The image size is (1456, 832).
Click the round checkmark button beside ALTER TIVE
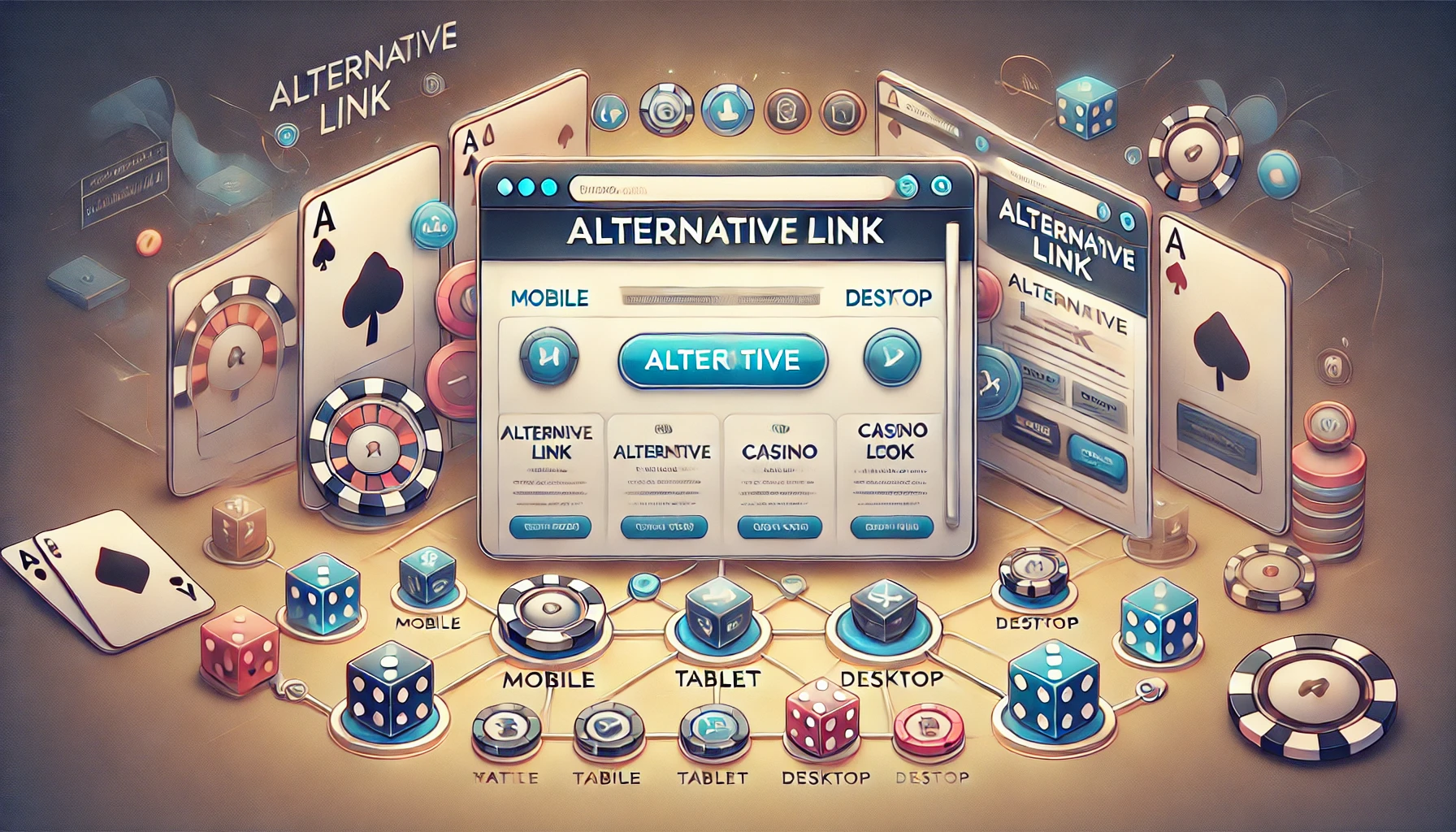[x=891, y=357]
